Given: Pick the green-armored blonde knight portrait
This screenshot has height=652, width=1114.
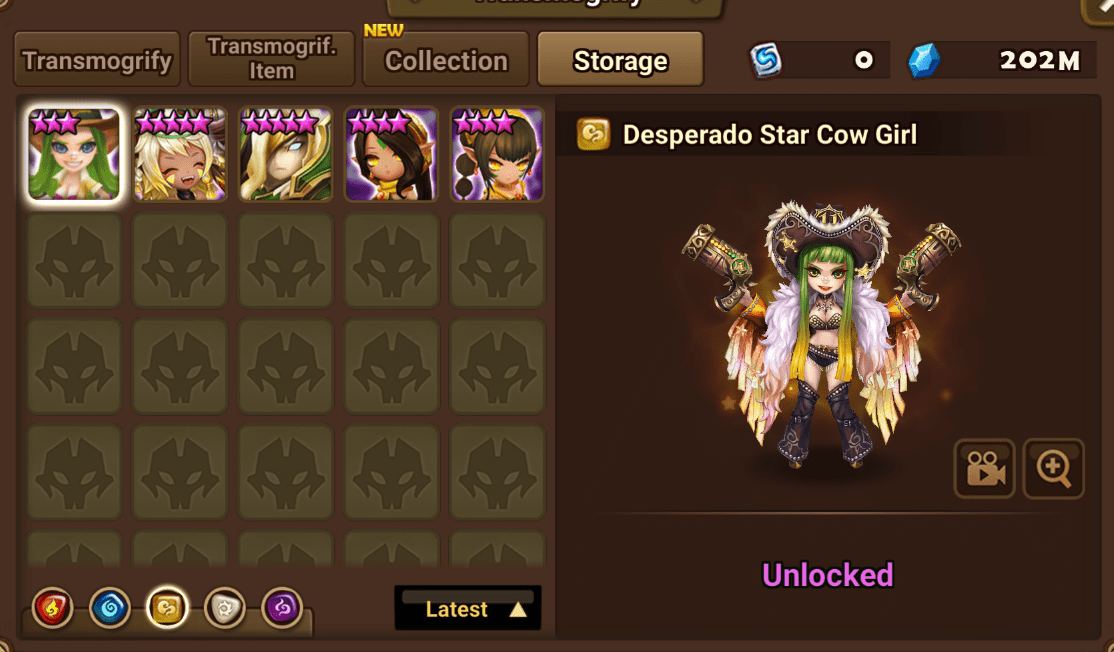Looking at the screenshot, I should coord(286,154).
